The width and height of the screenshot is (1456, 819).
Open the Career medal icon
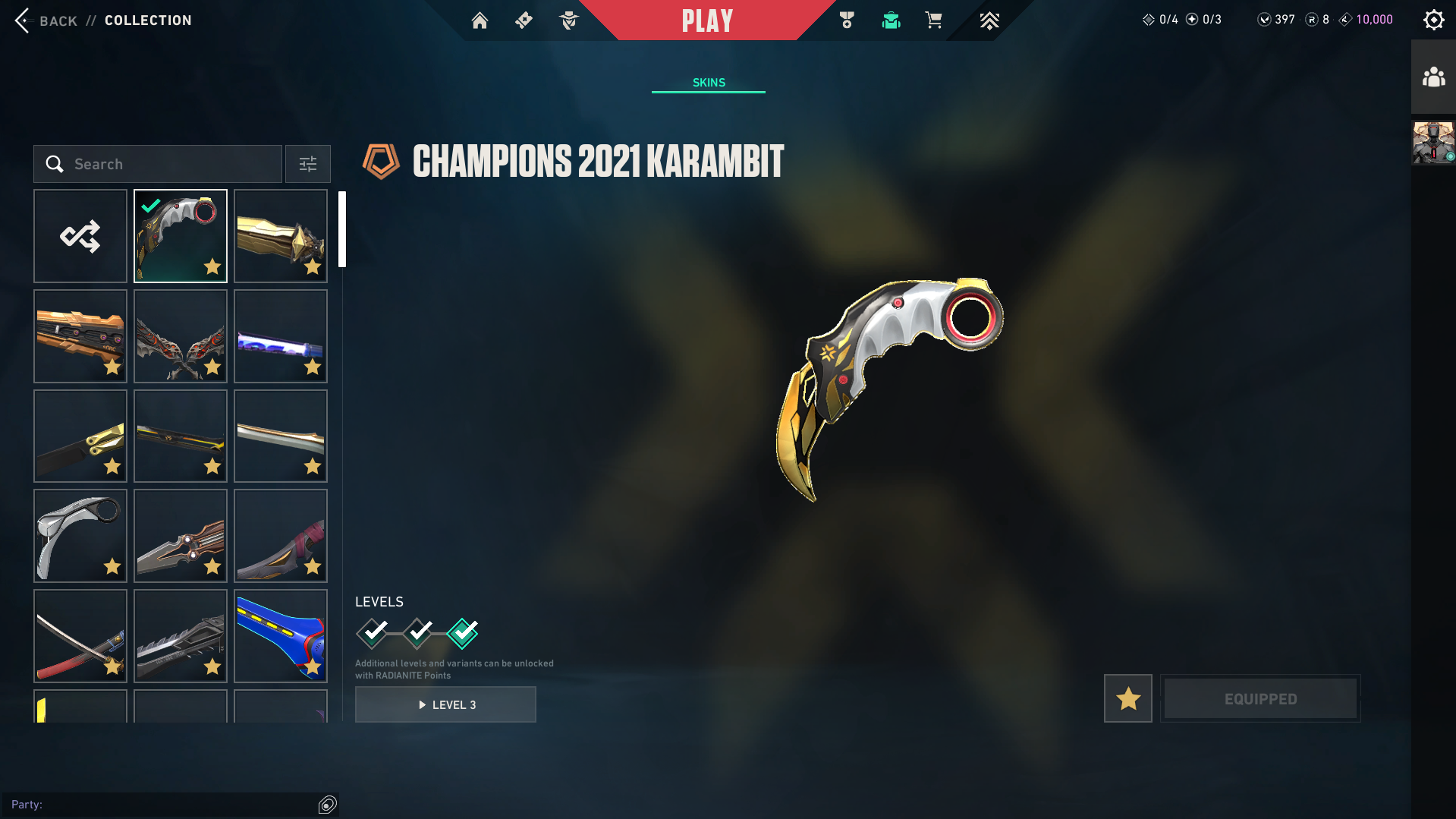847,20
